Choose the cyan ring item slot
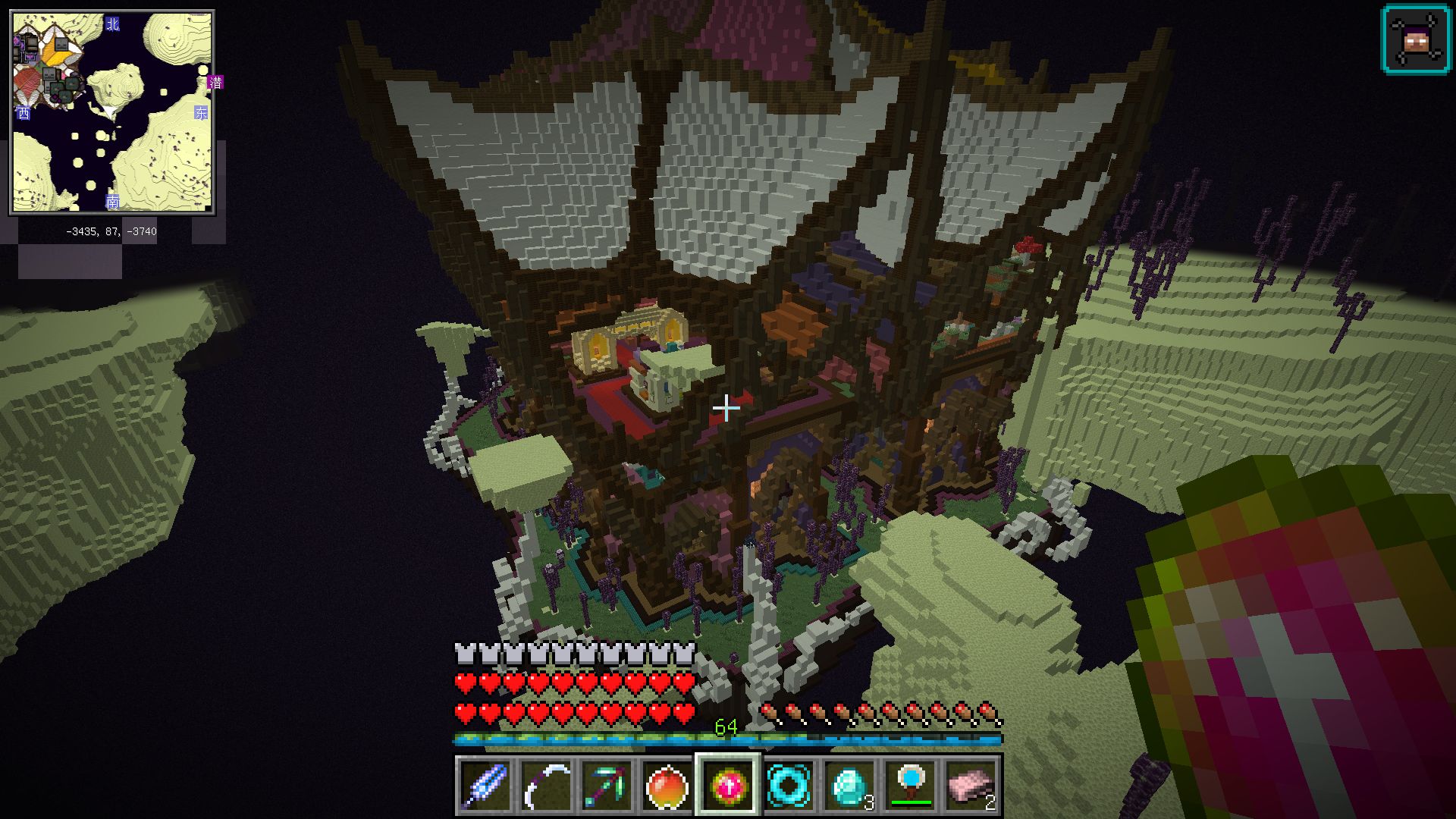 click(x=789, y=786)
